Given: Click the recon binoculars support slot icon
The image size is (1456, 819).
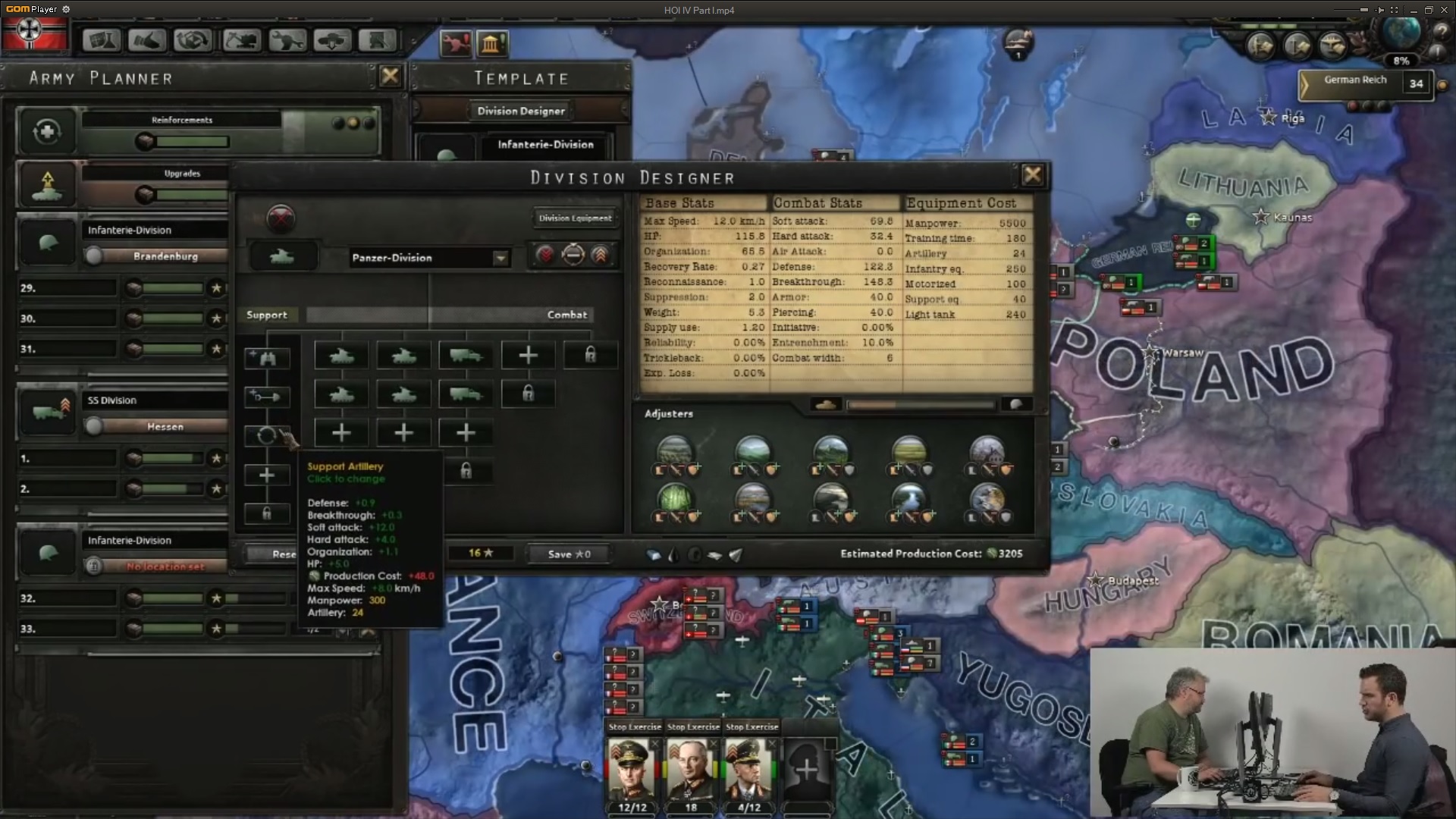Looking at the screenshot, I should click(x=267, y=358).
